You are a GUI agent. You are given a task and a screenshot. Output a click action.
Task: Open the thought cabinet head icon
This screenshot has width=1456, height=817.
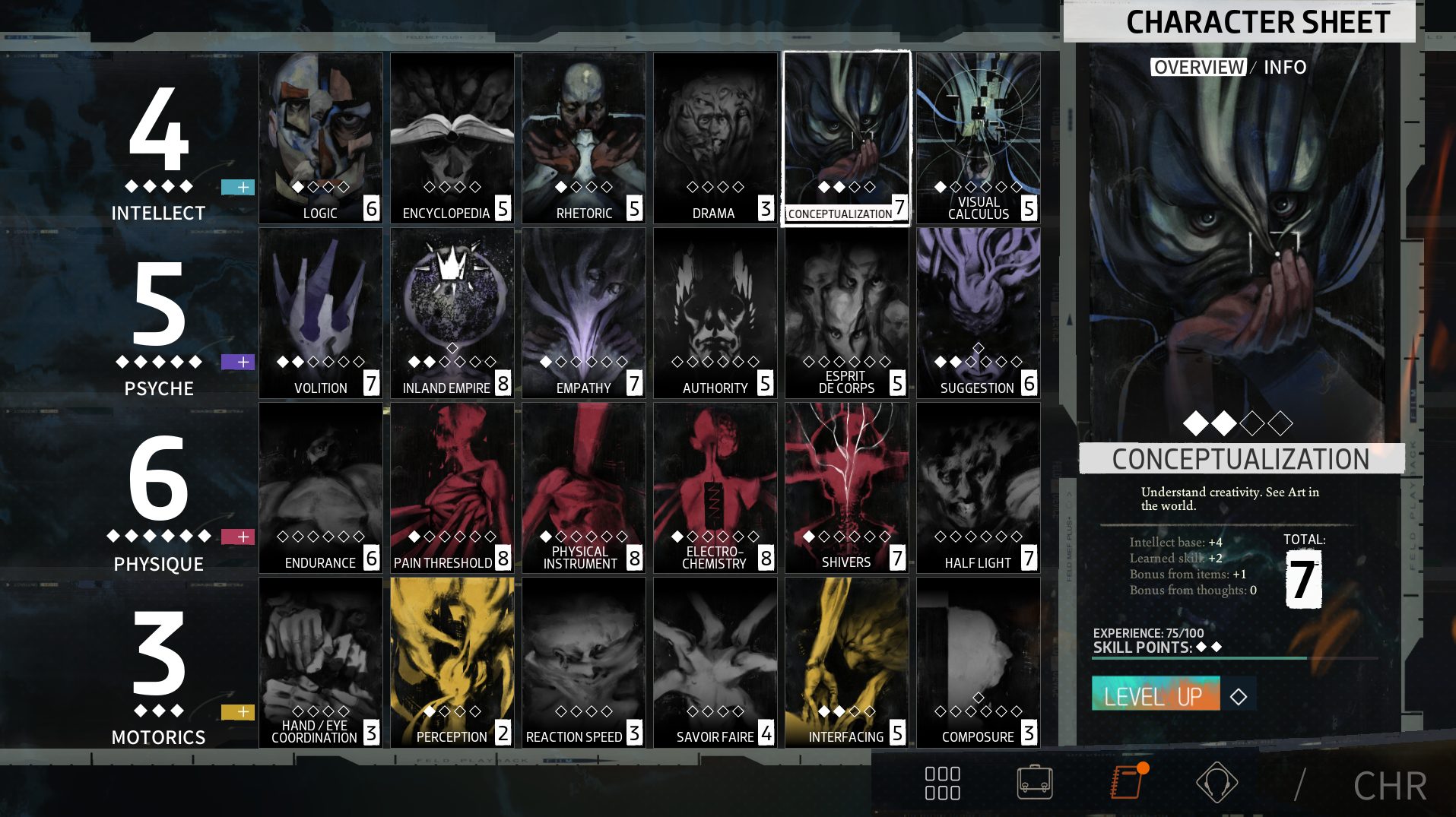pyautogui.click(x=1217, y=783)
